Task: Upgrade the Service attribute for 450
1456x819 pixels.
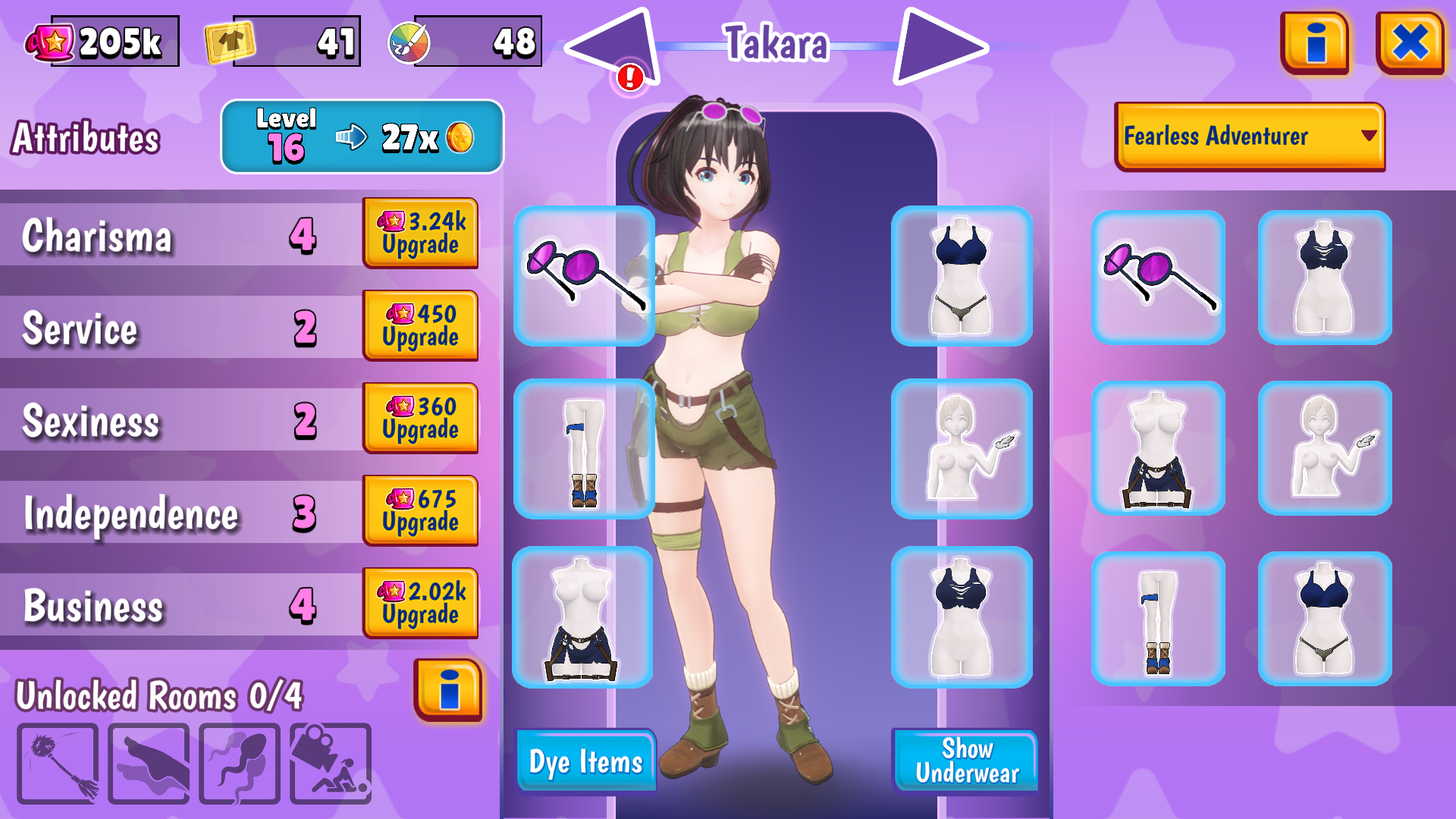Action: click(x=420, y=325)
